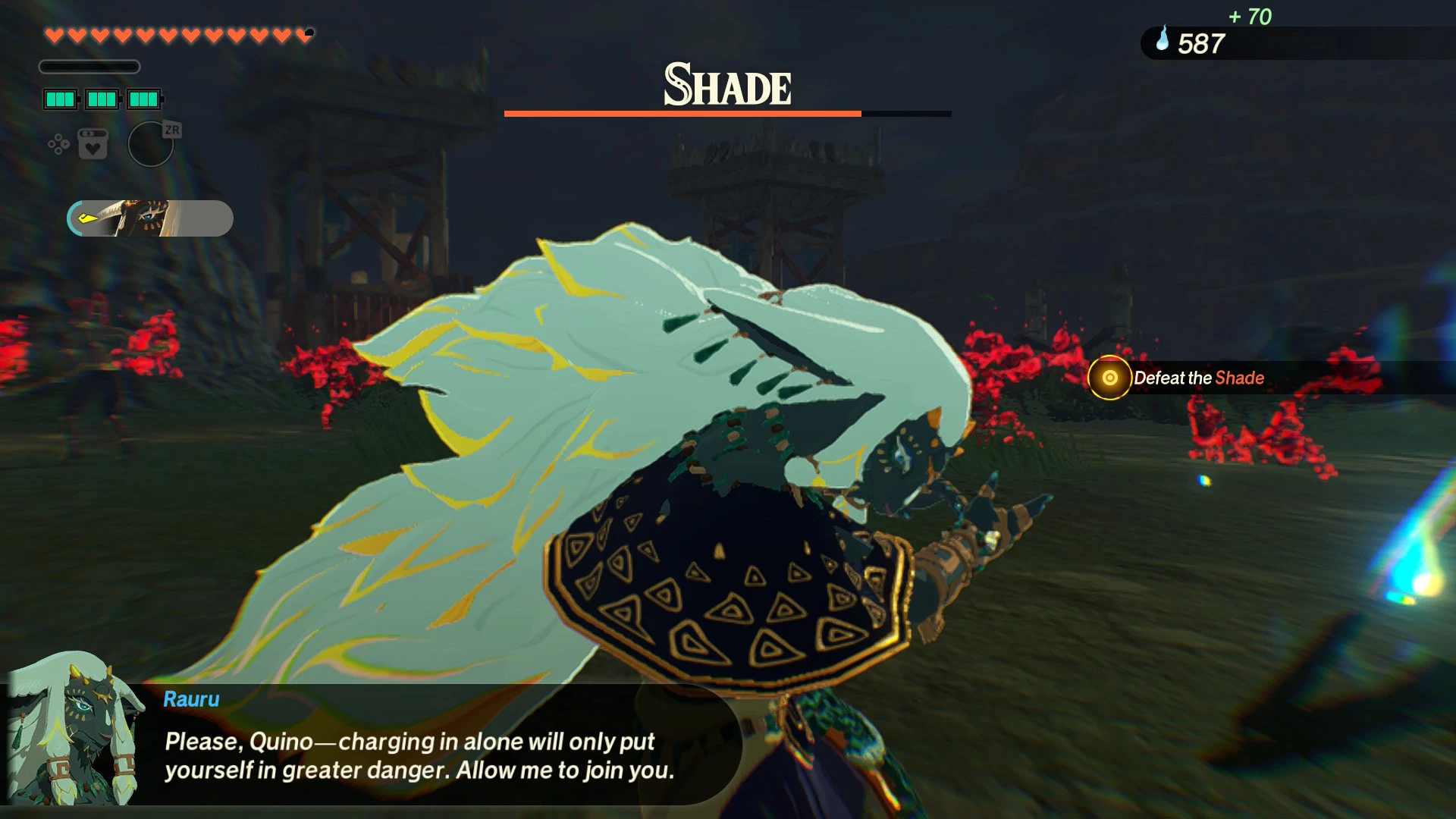Click the SHADE boss title text
Viewport: 1456px width, 819px height.
pyautogui.click(x=726, y=85)
